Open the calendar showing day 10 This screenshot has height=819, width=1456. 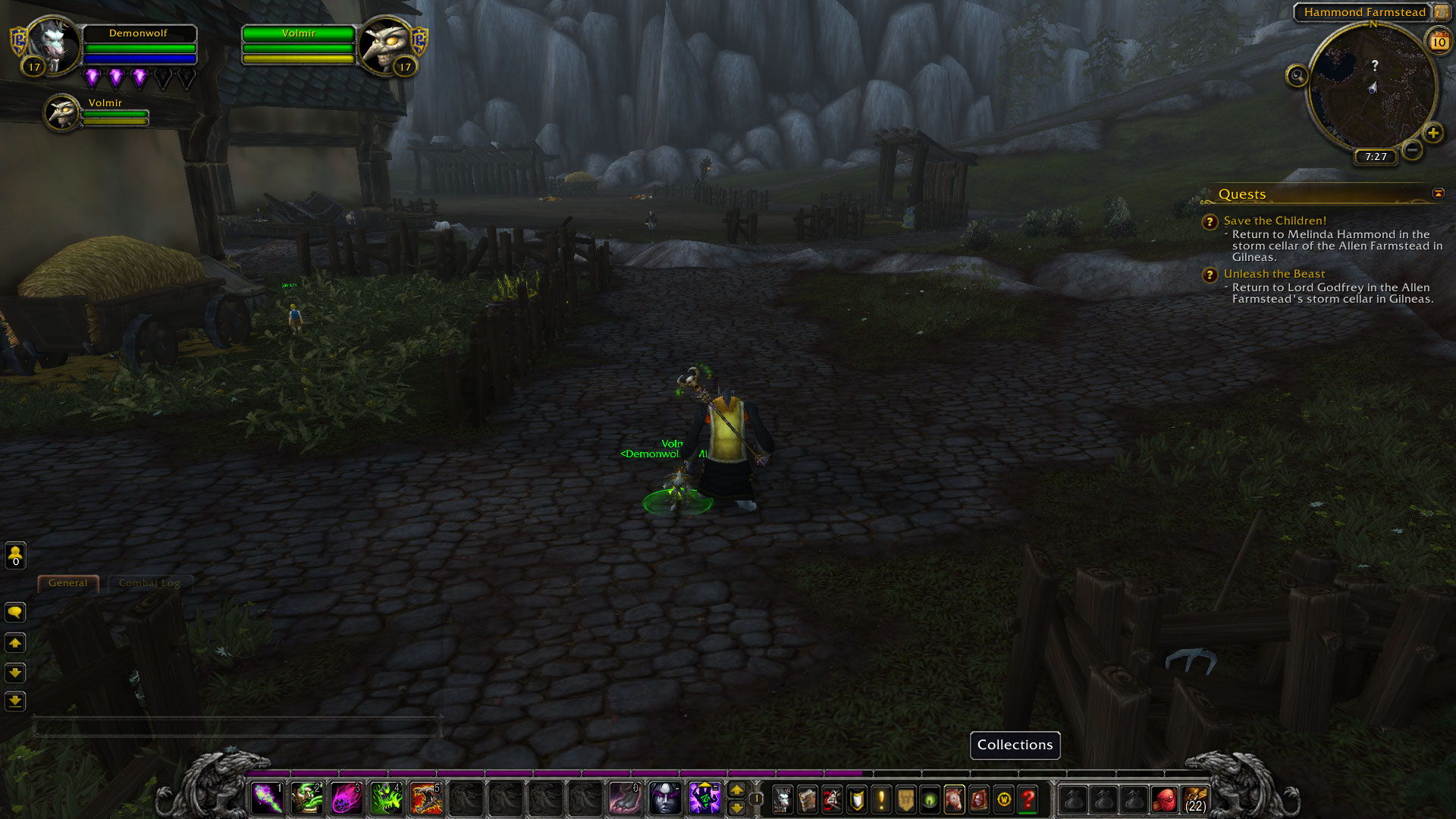click(1439, 41)
